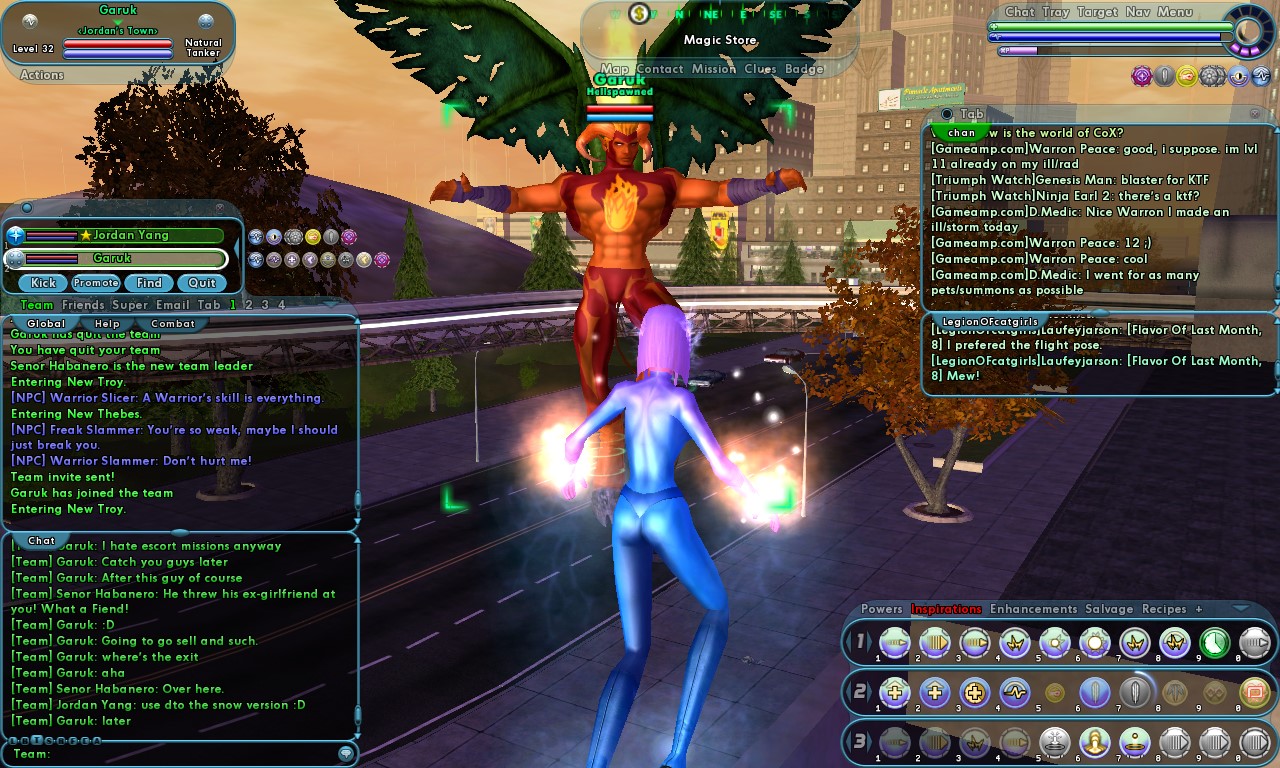The width and height of the screenshot is (1280, 768).
Task: Click the Find team button
Action: (149, 283)
